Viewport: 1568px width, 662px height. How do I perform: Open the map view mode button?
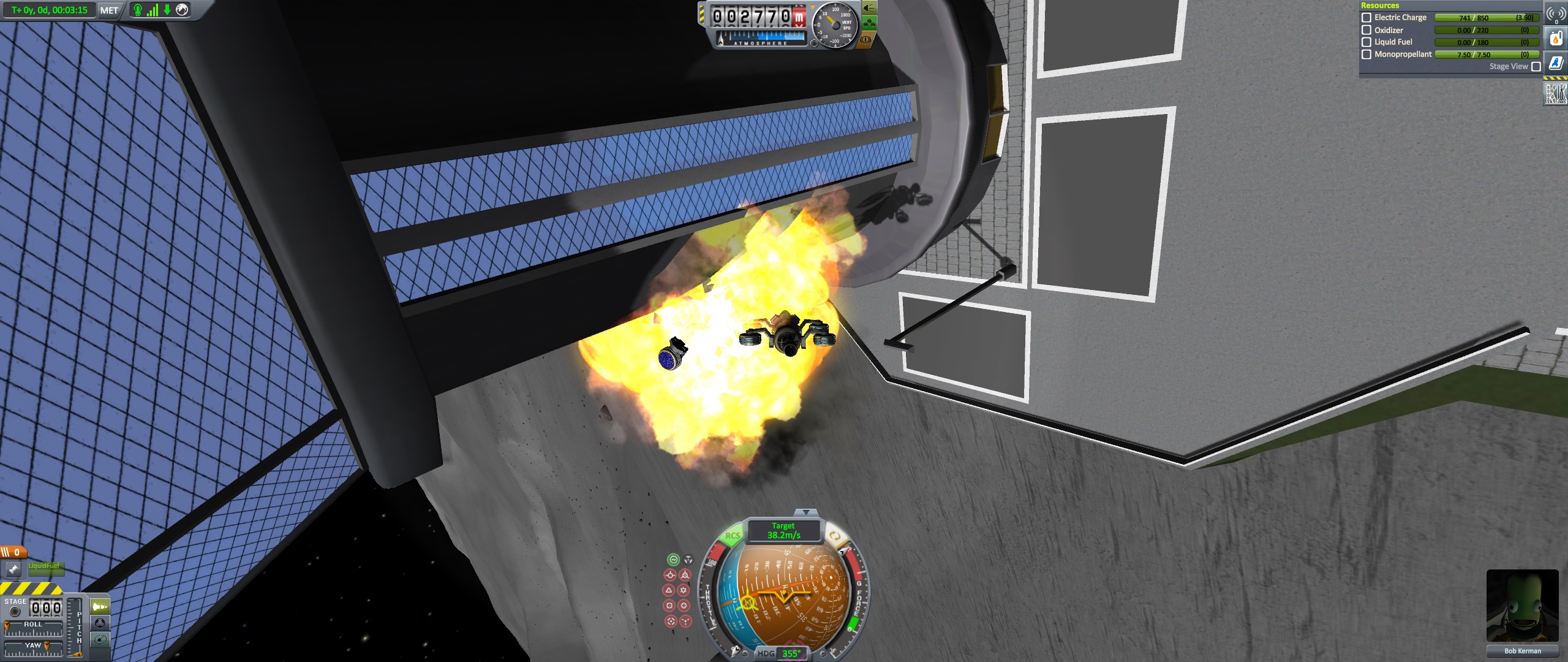[99, 640]
